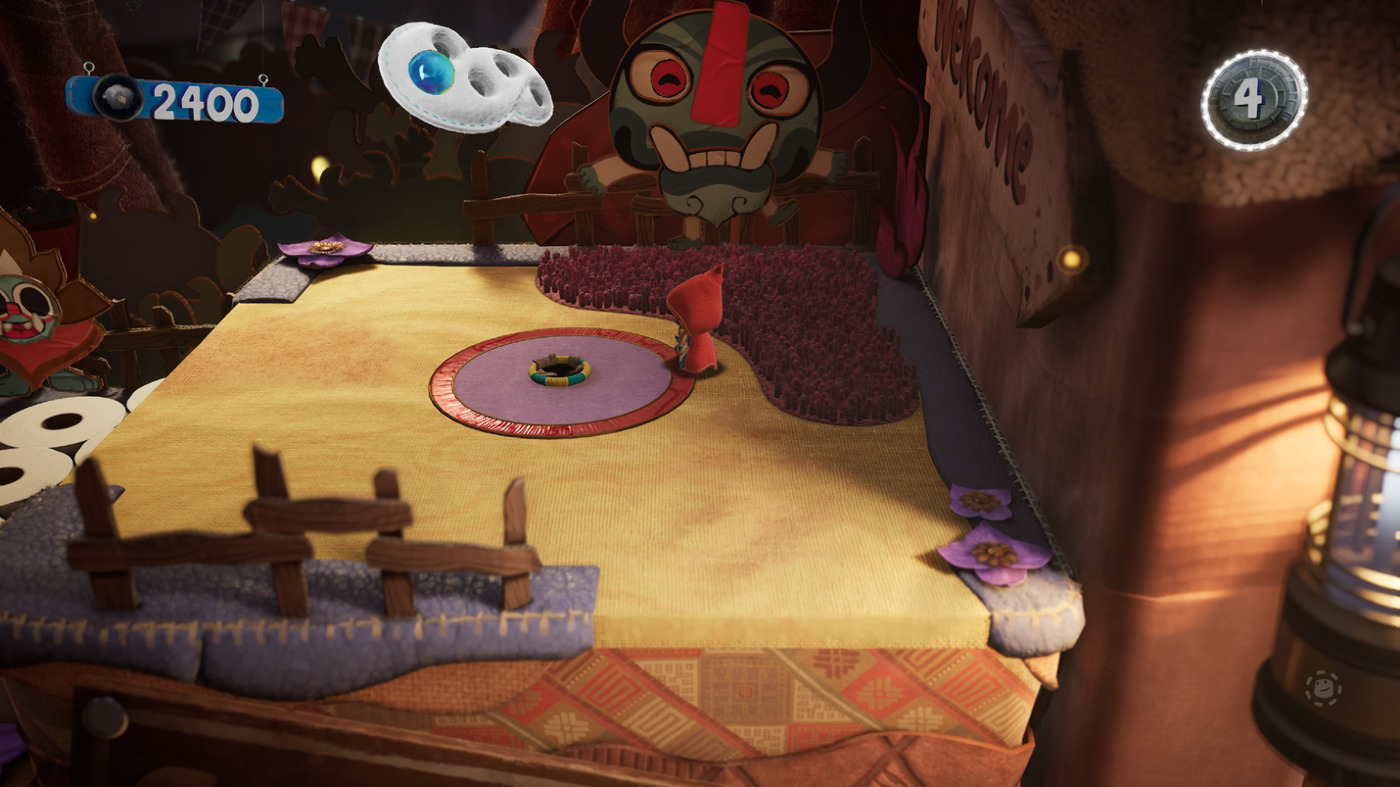Click the smiling Sackboy face icon

click(1323, 689)
